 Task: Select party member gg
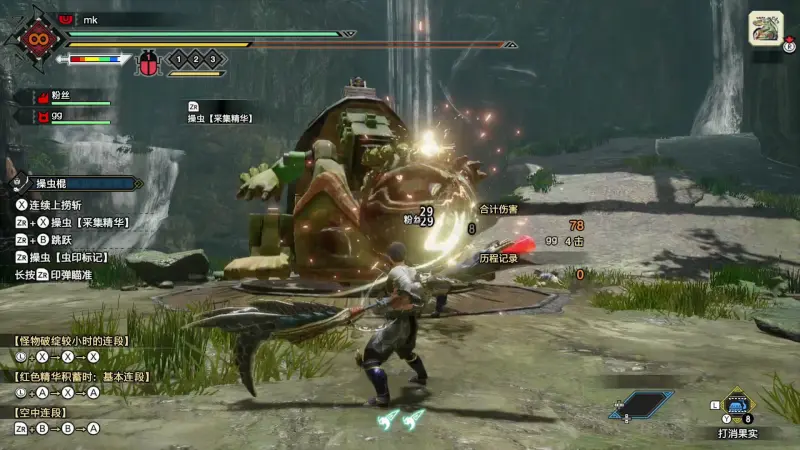tap(62, 117)
